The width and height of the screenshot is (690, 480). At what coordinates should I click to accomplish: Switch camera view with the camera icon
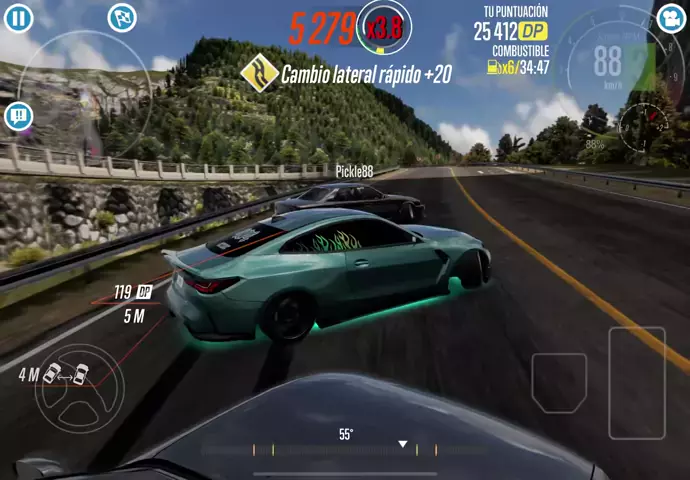[x=671, y=17]
